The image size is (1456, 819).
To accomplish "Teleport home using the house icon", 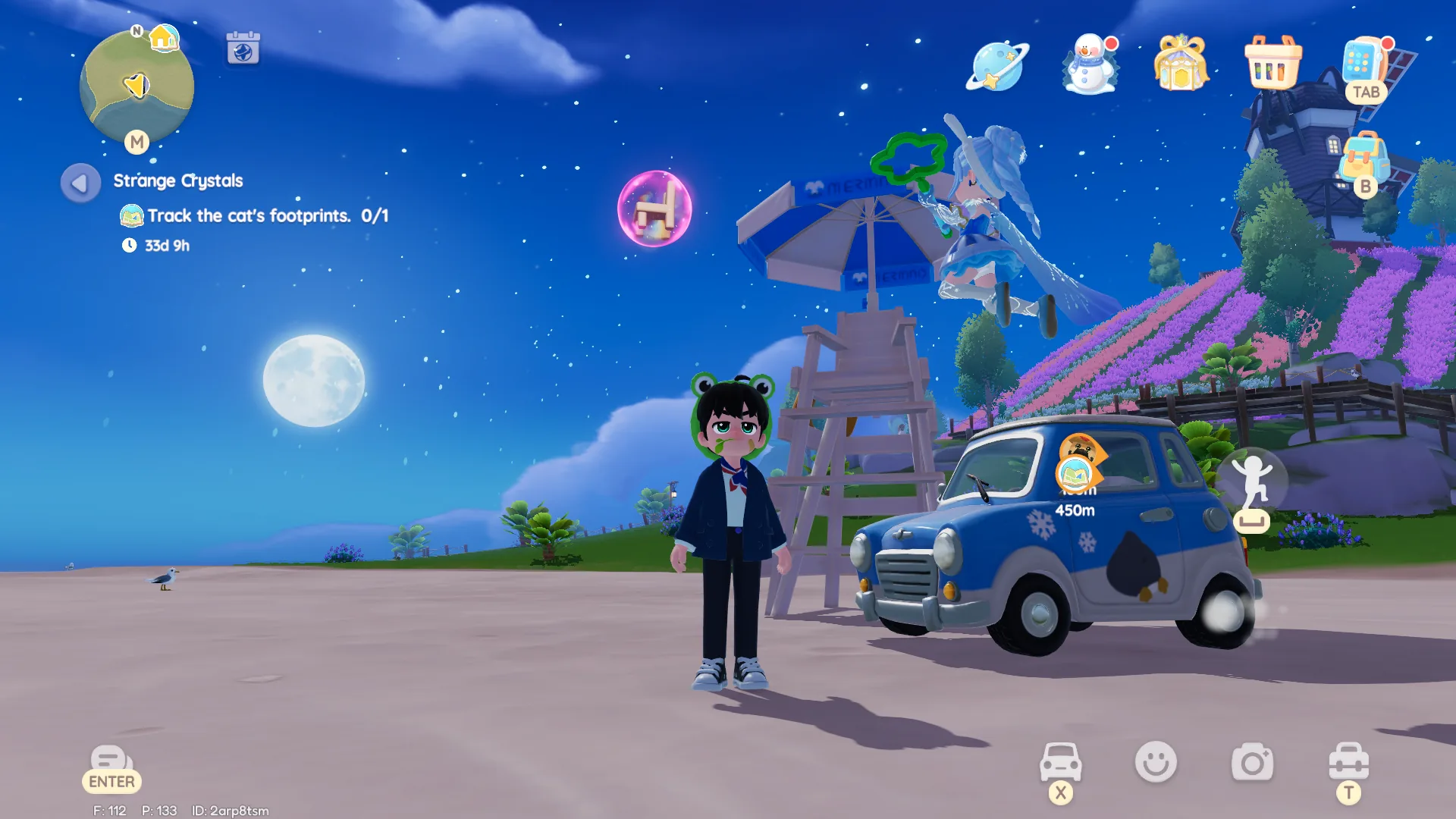I will [x=166, y=36].
